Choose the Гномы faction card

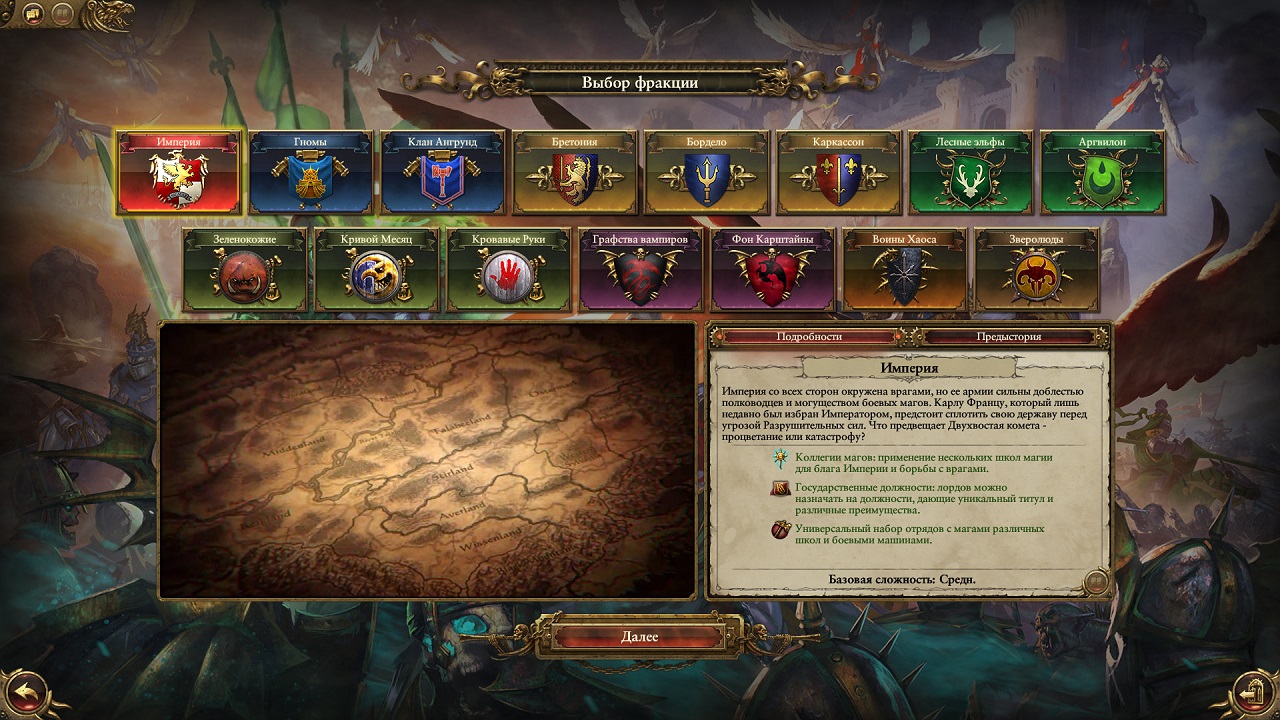(x=311, y=172)
